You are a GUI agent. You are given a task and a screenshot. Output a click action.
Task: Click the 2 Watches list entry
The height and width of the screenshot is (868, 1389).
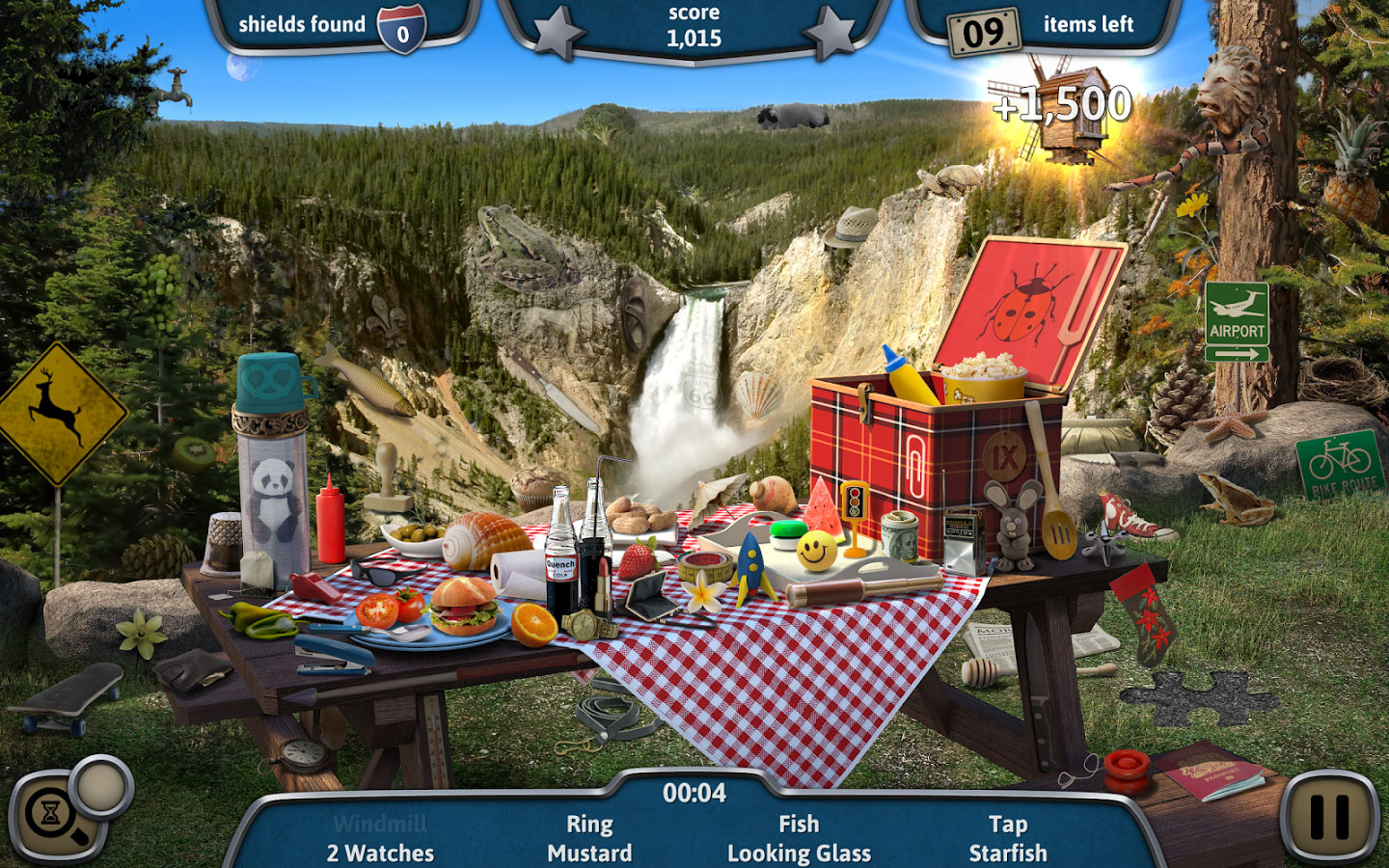point(380,854)
